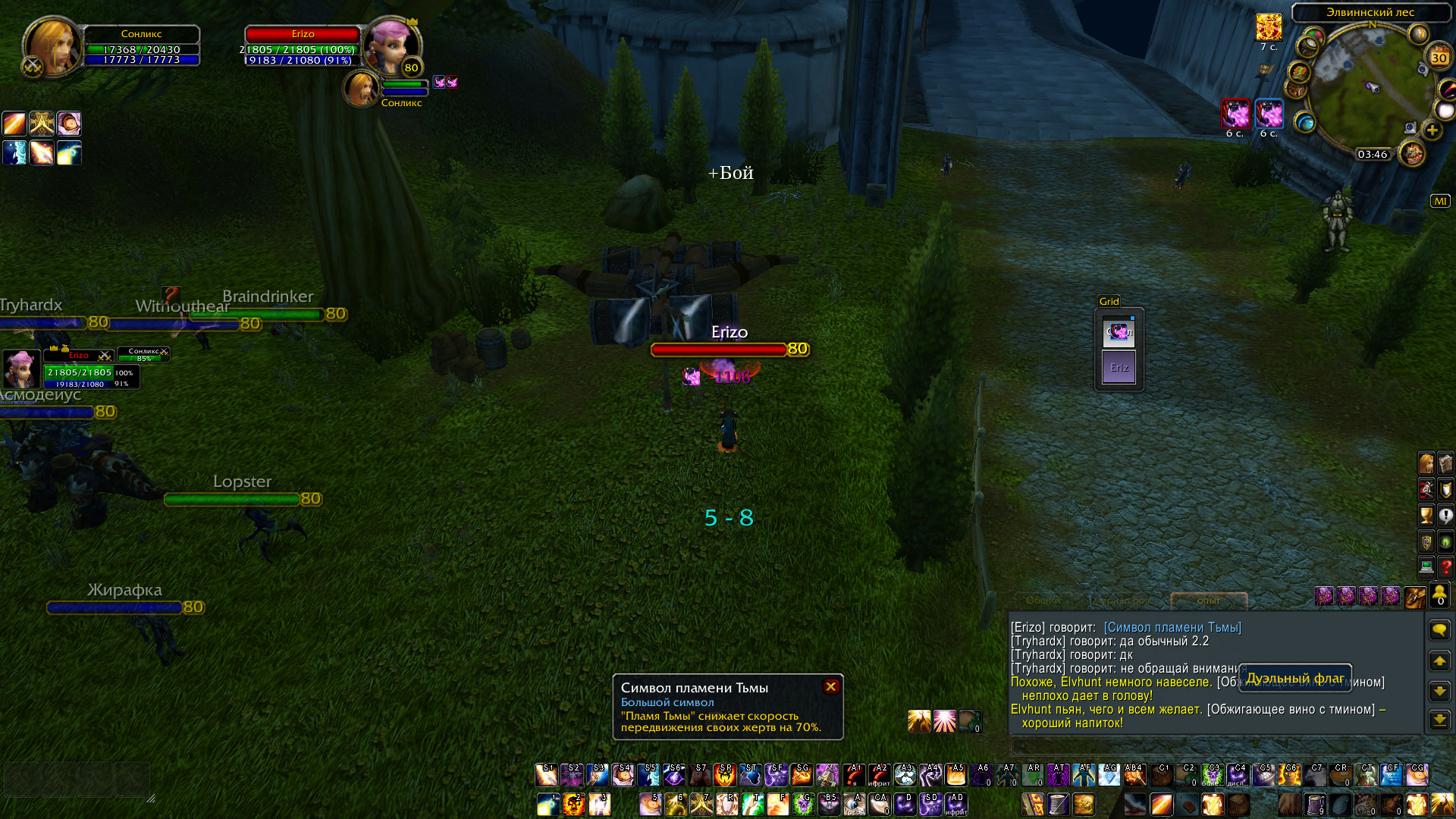Select the Сонликс player portrait
Viewport: 1456px width, 819px height.
pos(52,45)
